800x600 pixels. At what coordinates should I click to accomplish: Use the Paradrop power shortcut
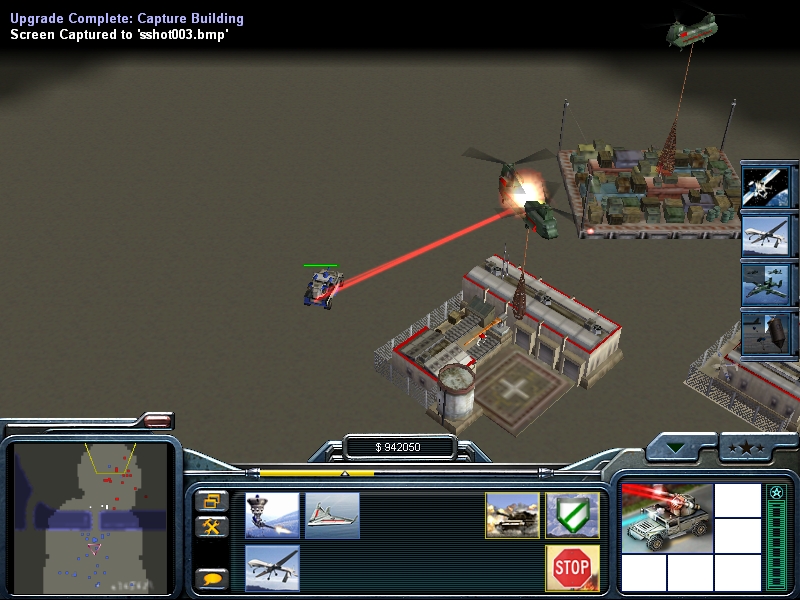point(769,334)
